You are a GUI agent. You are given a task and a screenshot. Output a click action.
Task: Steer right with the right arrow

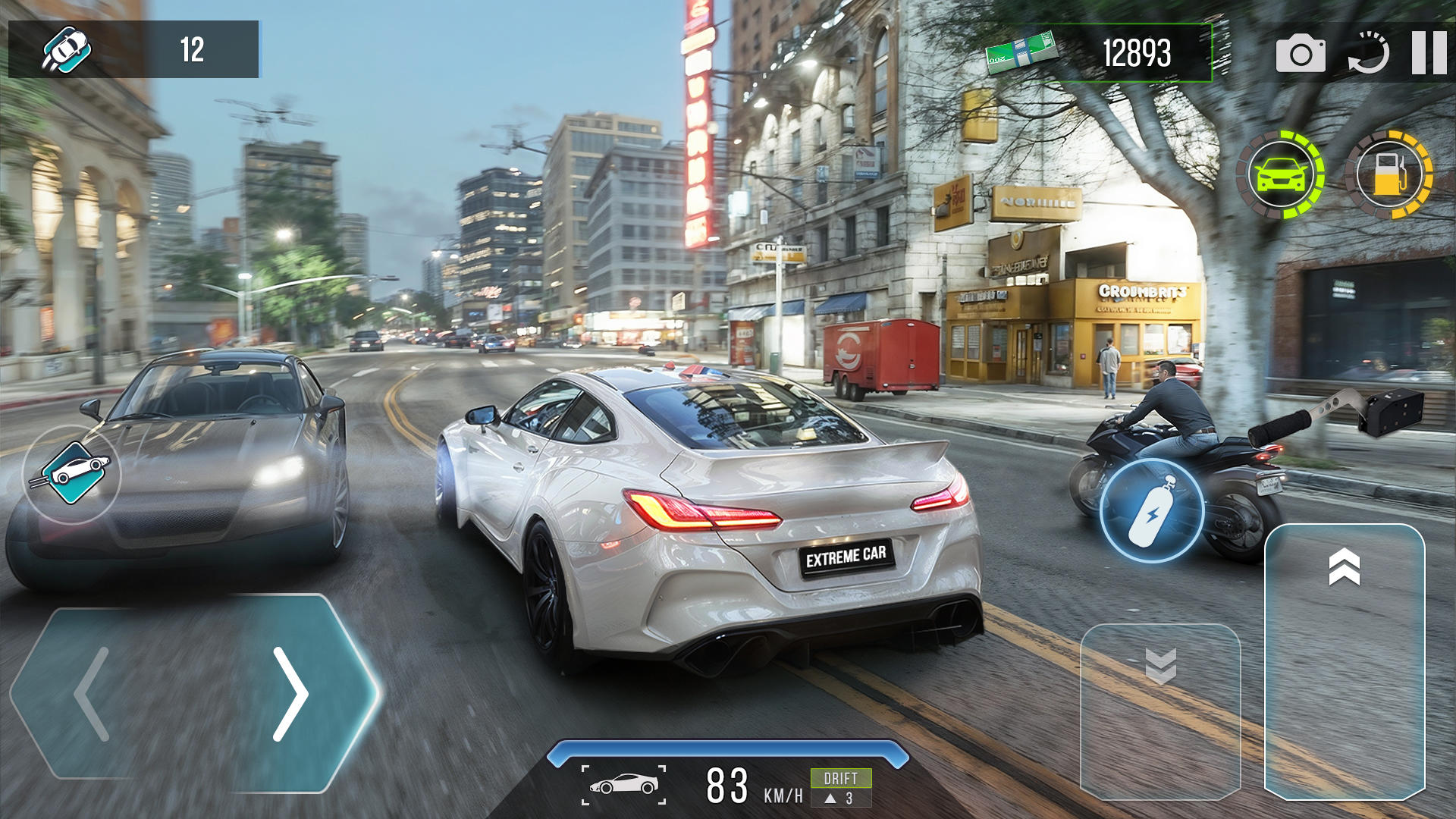(290, 693)
